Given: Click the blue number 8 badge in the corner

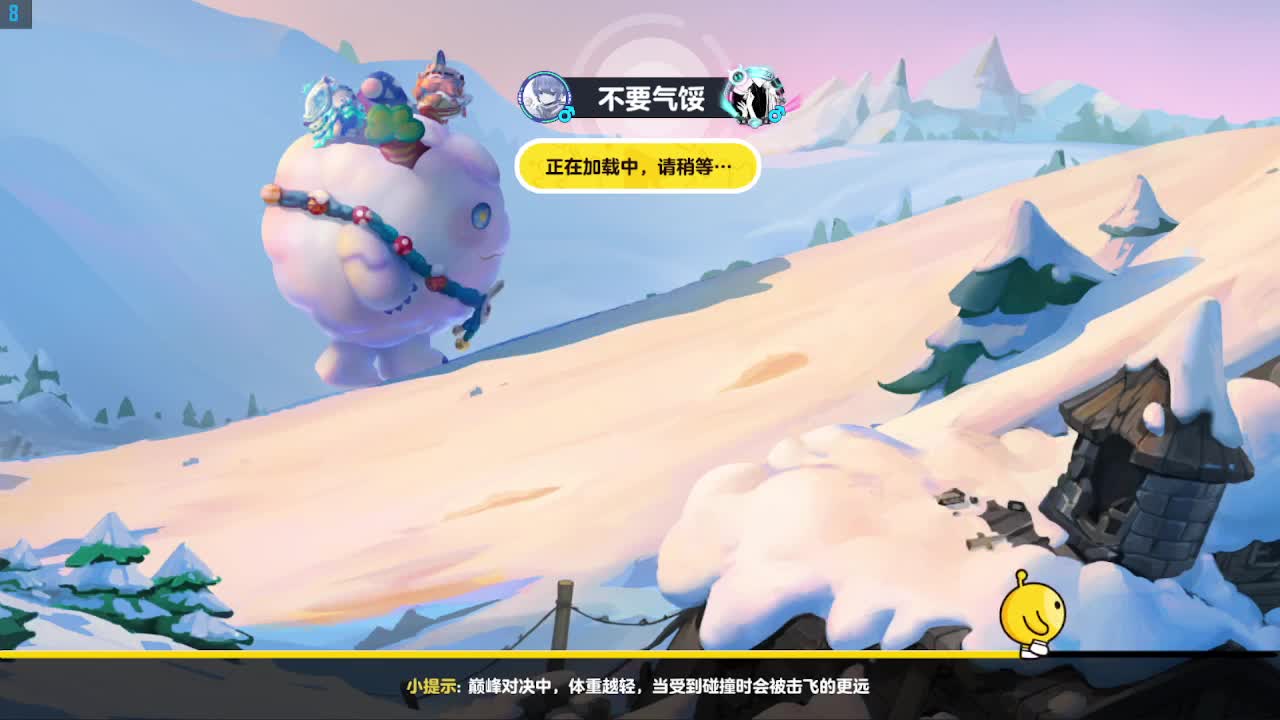Looking at the screenshot, I should [x=12, y=14].
